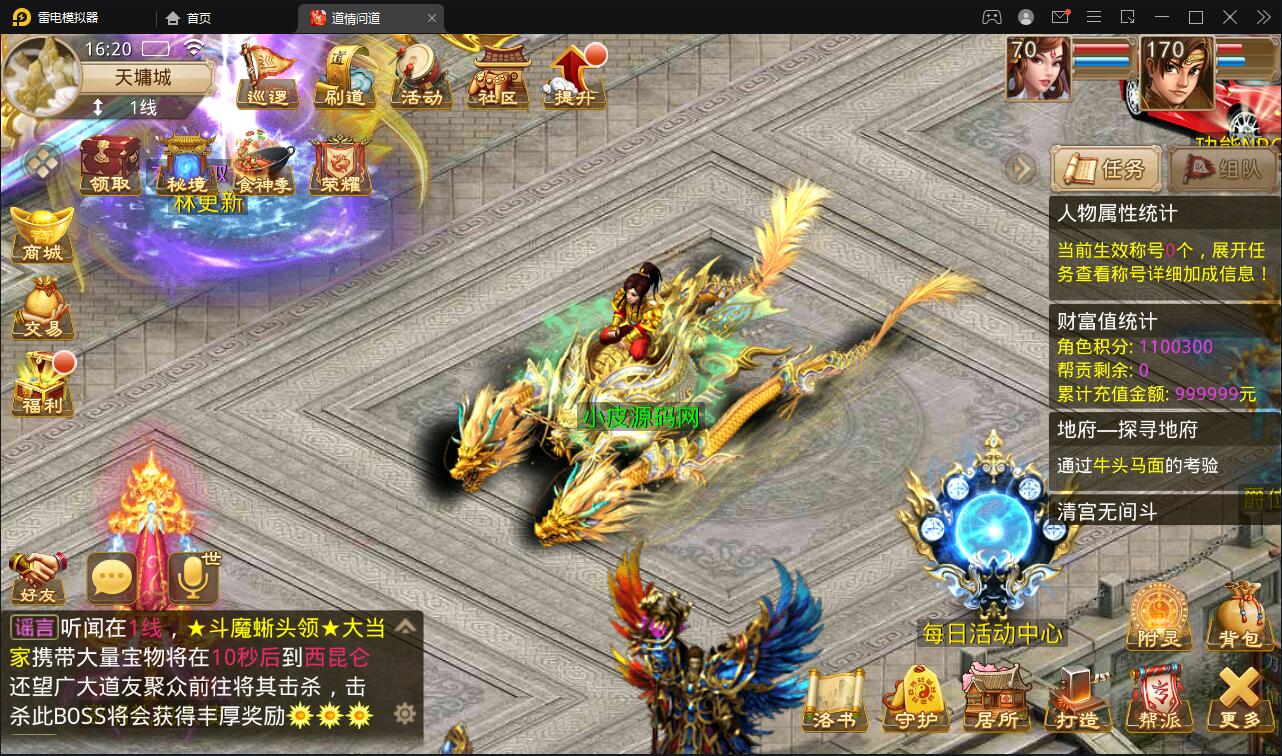Click the 福利 welfare treasure chest icon
1282x756 pixels.
click(40, 380)
